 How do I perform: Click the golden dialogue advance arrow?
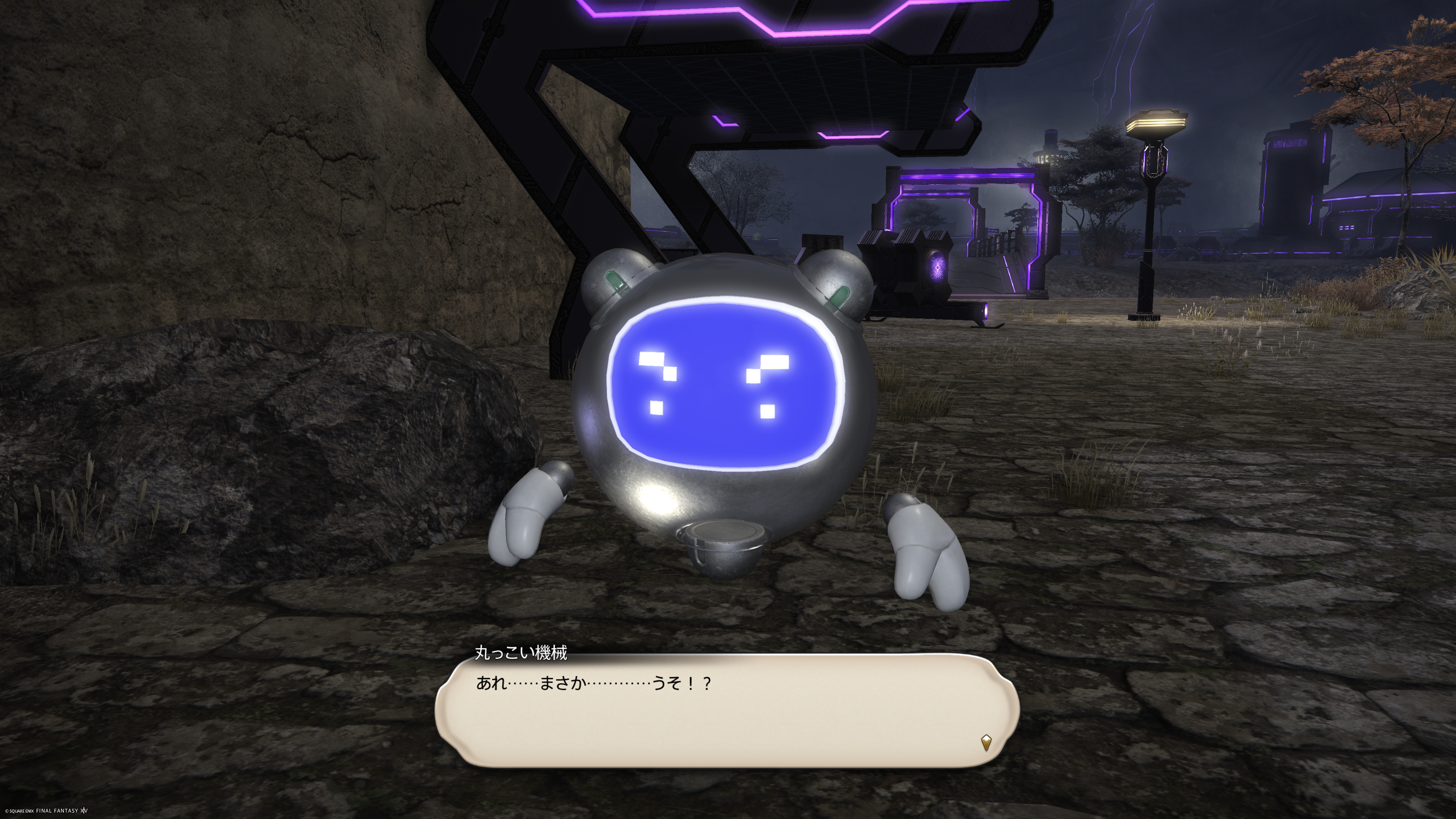(986, 742)
